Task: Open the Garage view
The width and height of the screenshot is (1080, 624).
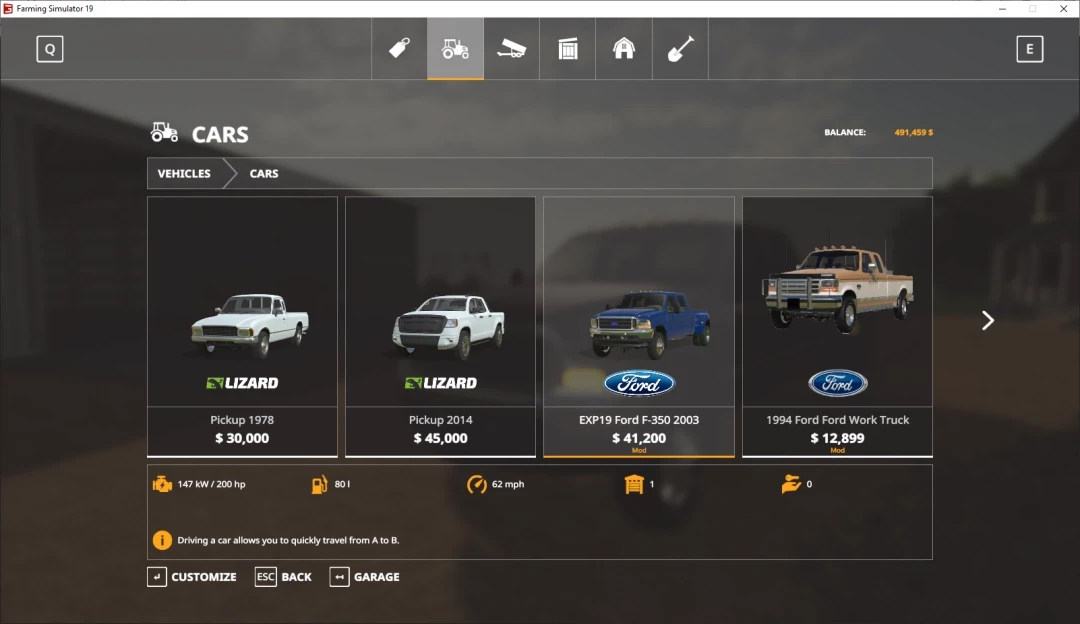Action: click(365, 577)
